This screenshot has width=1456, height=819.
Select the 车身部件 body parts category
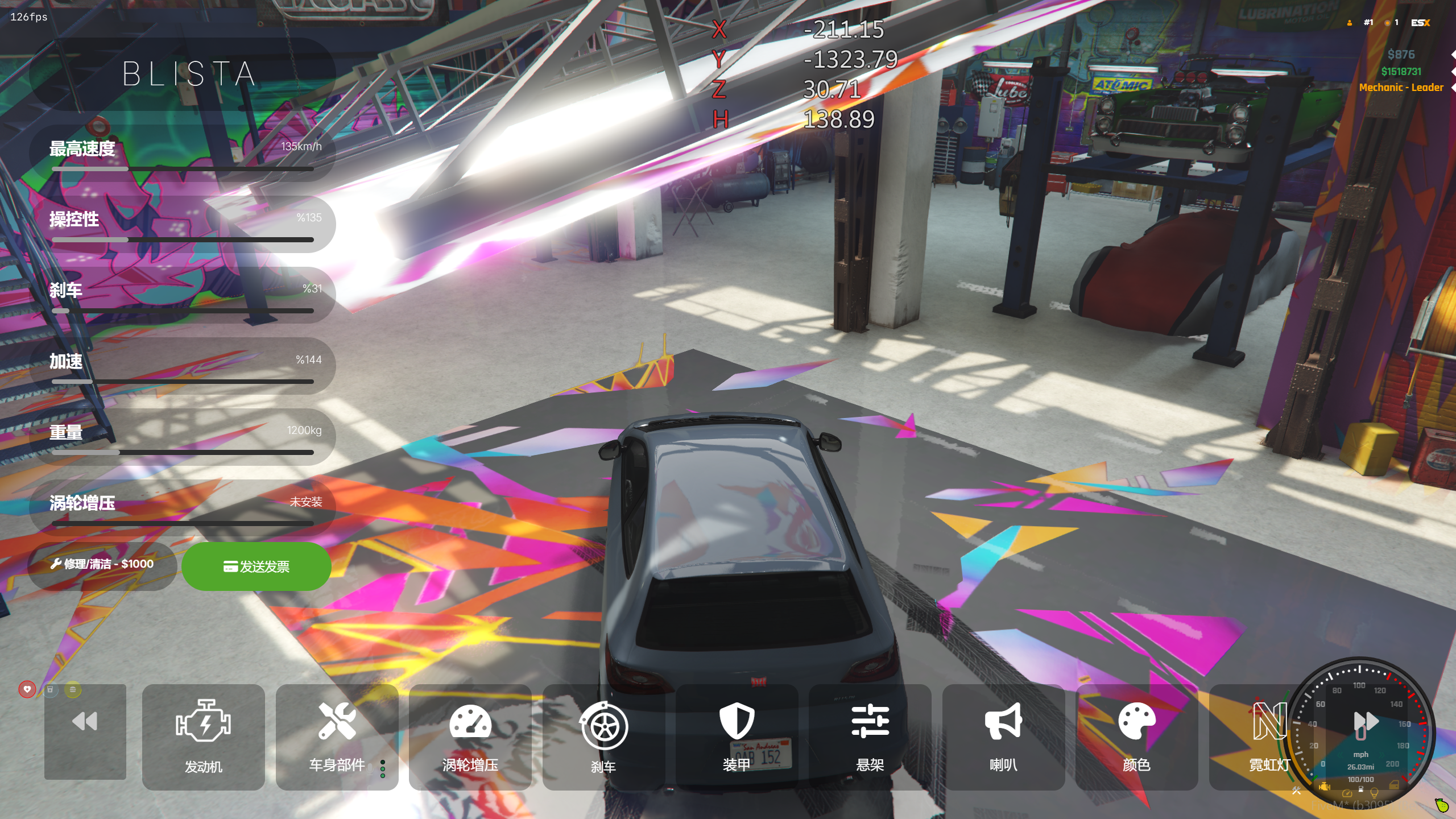tap(337, 737)
